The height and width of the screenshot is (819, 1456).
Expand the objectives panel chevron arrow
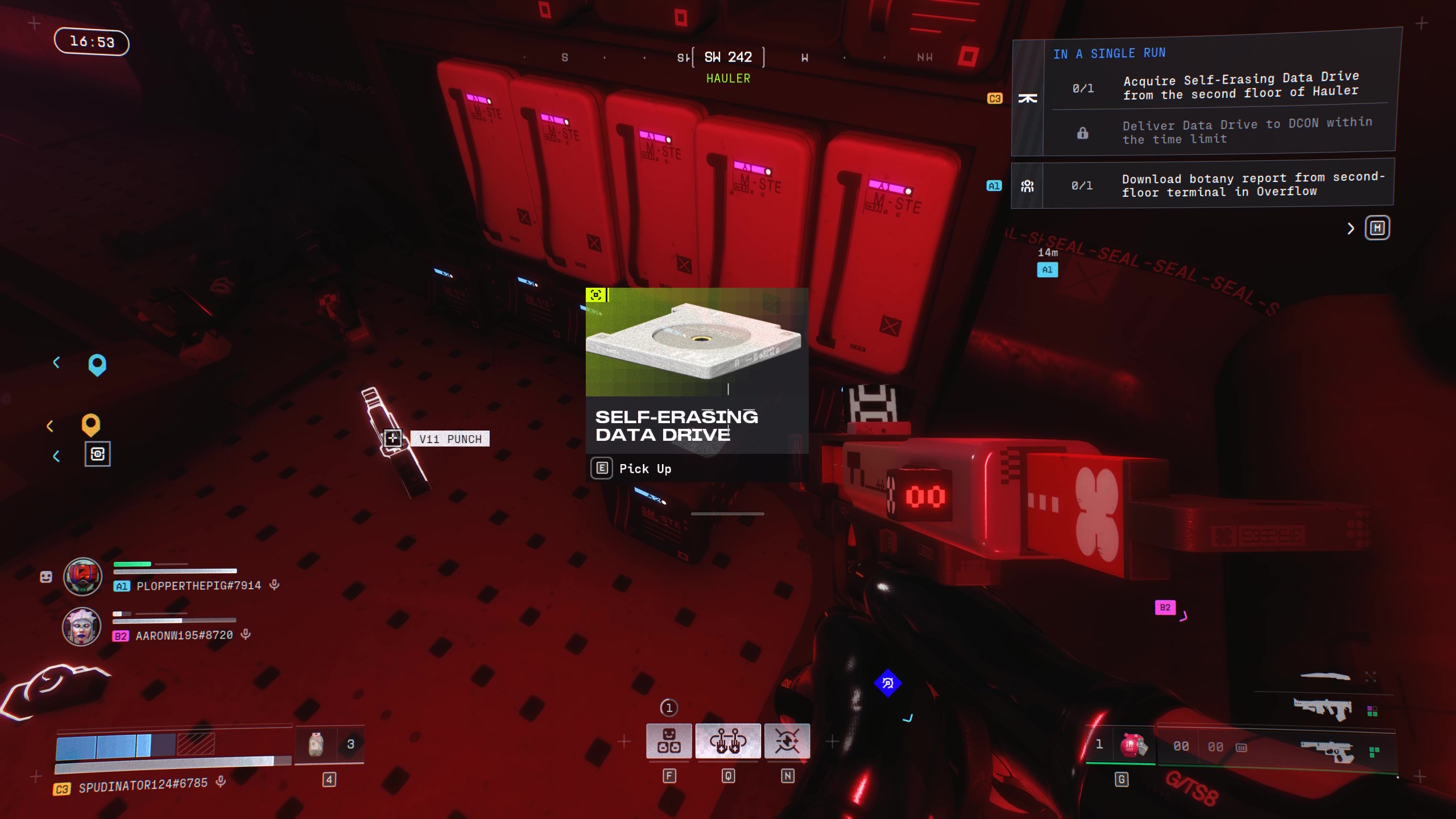(1350, 227)
